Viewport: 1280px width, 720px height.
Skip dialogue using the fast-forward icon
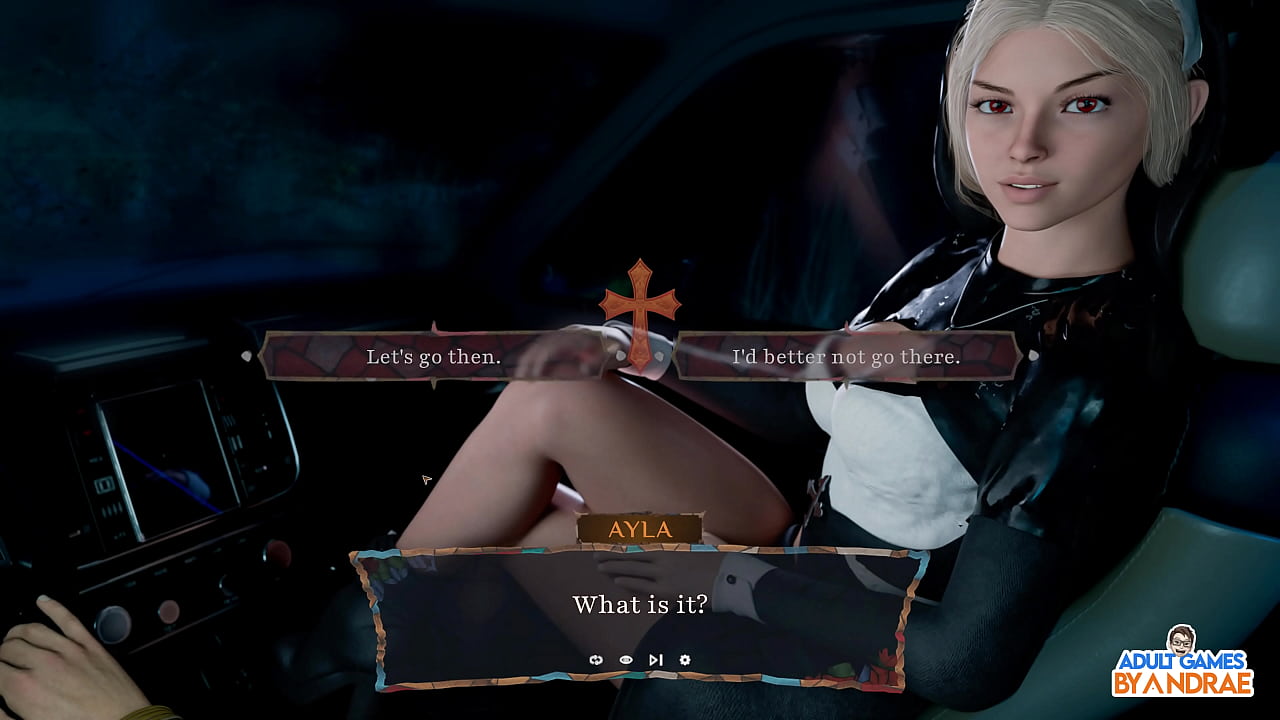pyautogui.click(x=657, y=660)
